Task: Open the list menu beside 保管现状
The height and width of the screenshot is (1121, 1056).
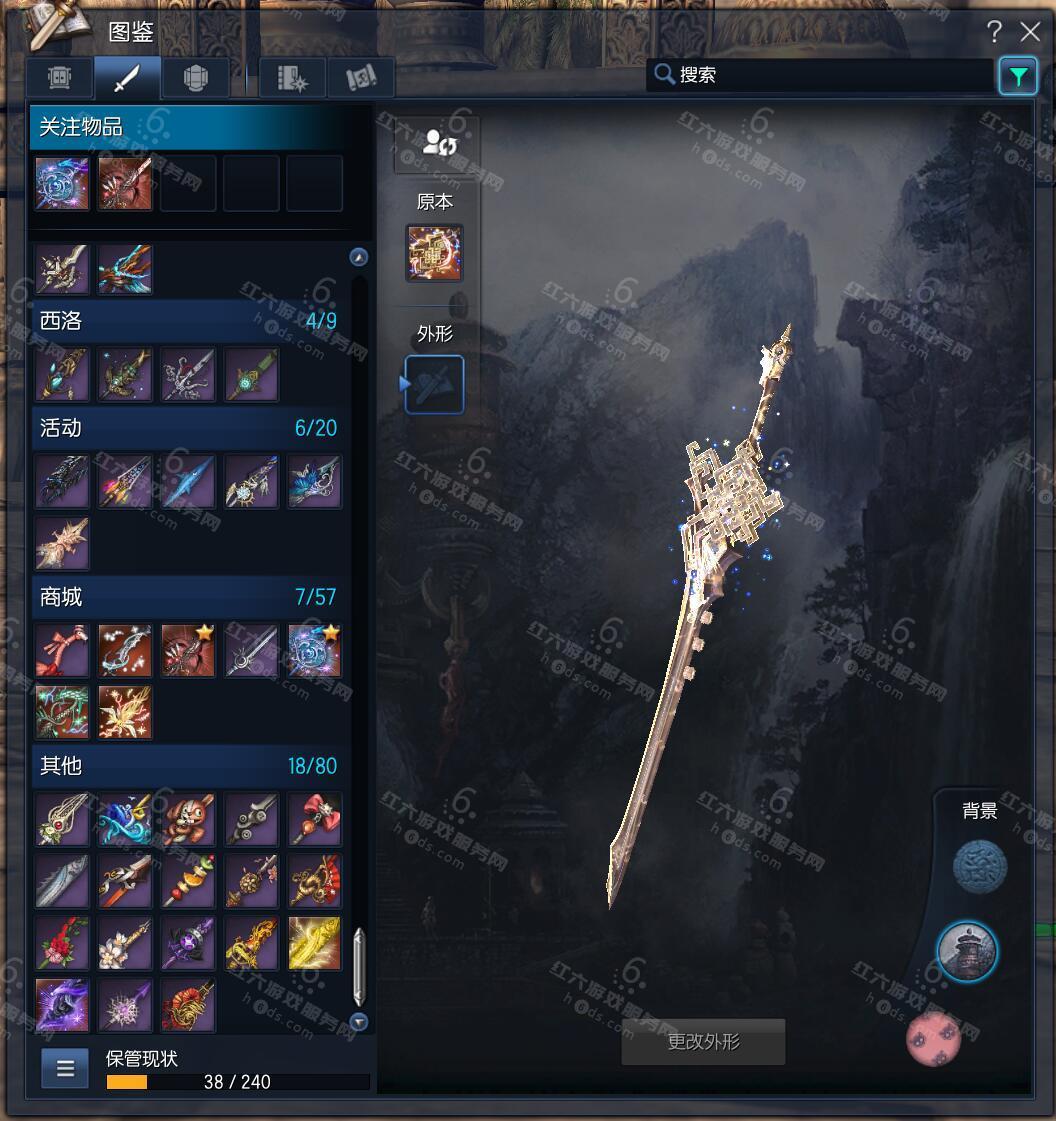Action: pyautogui.click(x=65, y=1068)
